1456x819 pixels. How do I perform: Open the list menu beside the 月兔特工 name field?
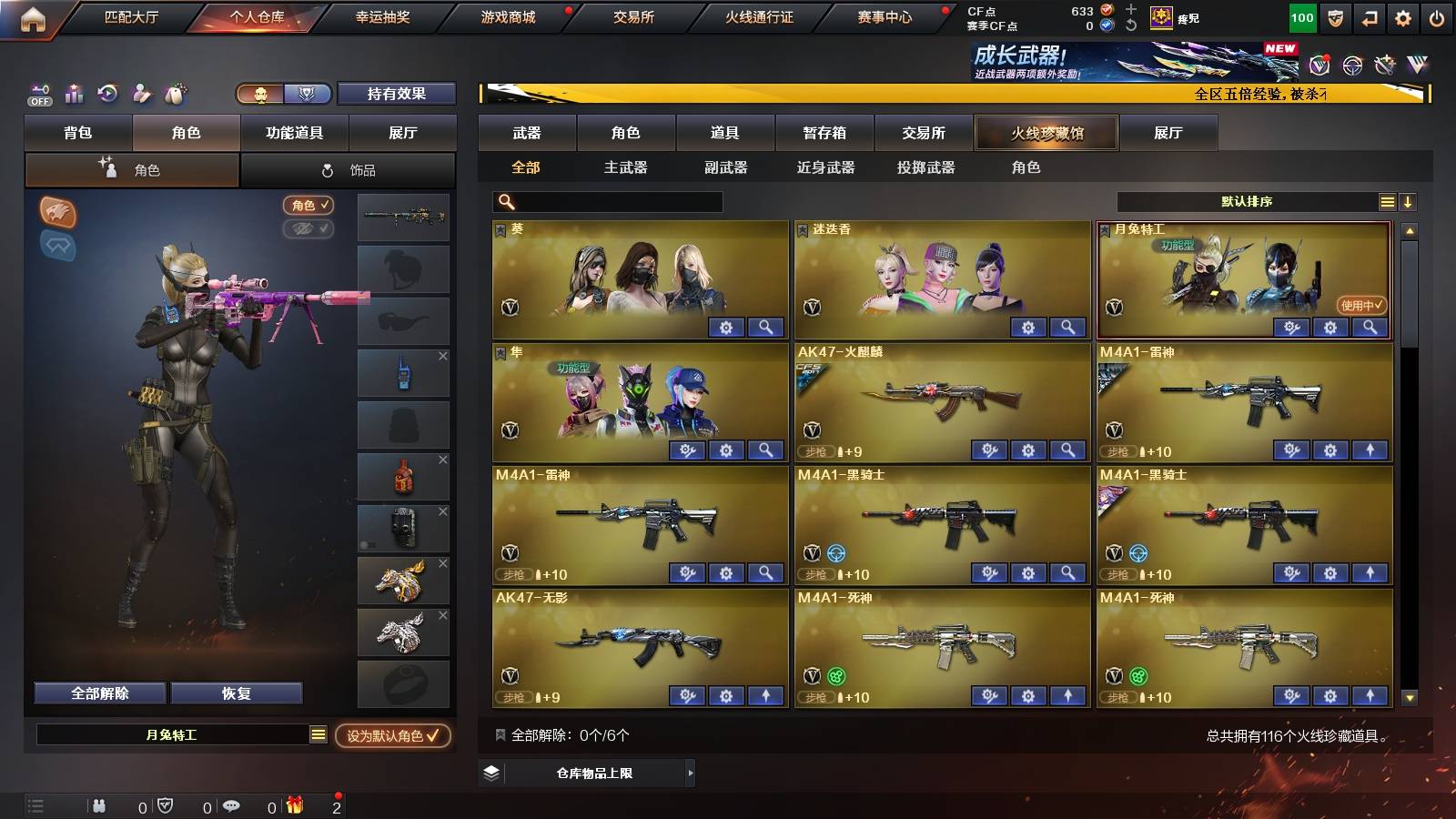pos(318,734)
